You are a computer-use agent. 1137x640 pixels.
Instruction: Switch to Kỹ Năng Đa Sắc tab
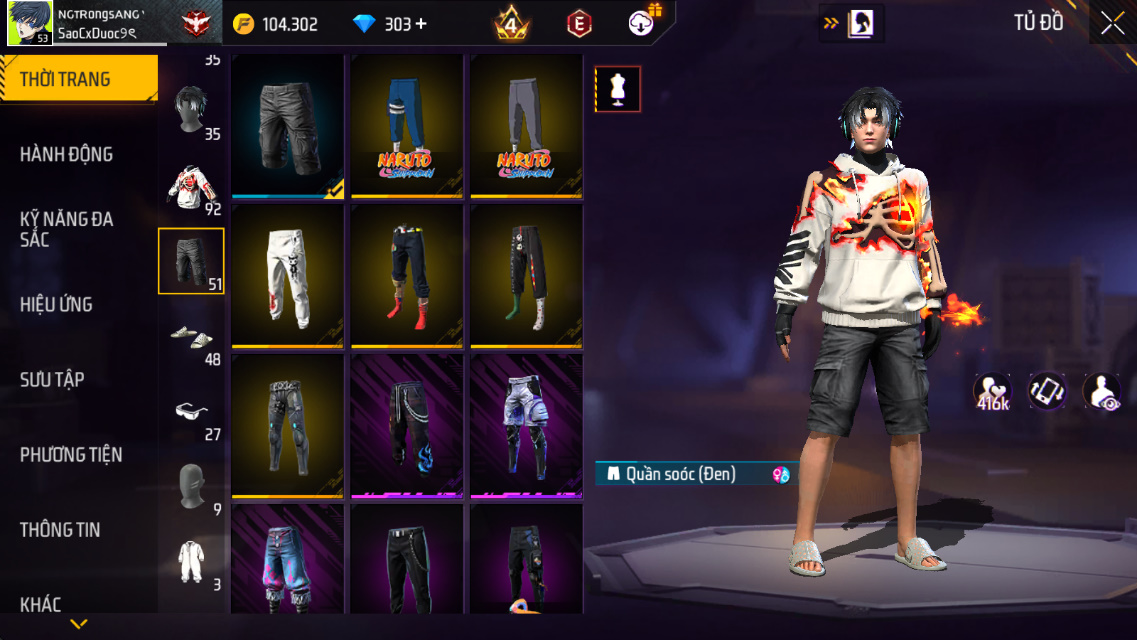pyautogui.click(x=66, y=229)
